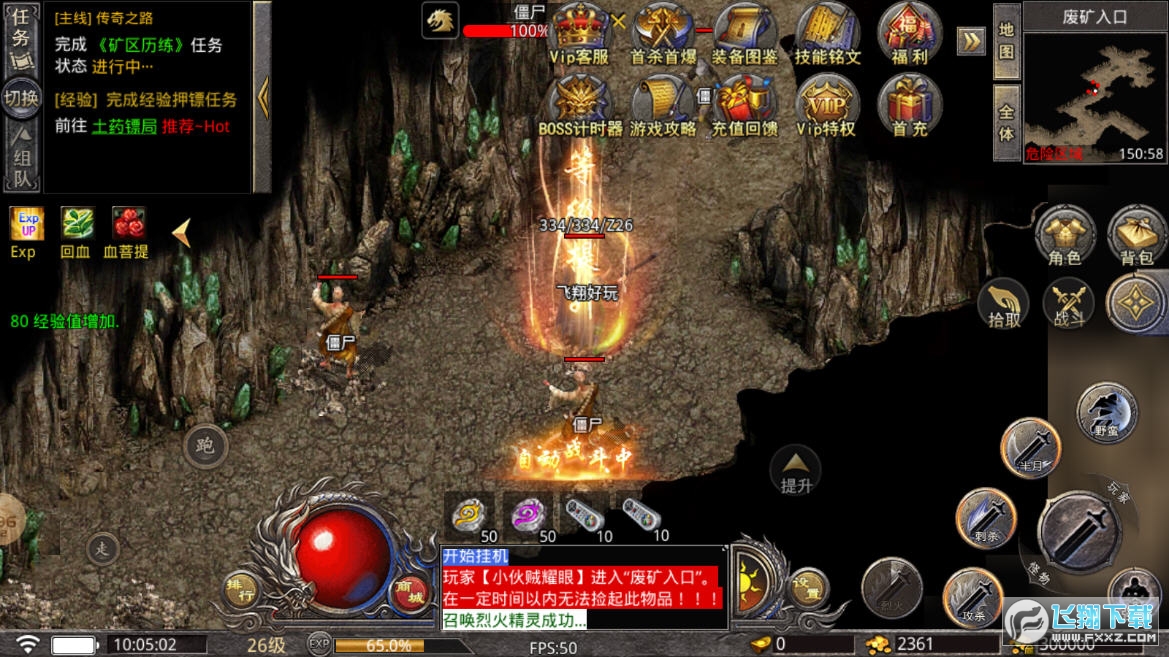Tap the 拾取 pickup button
This screenshot has height=657, width=1169.
point(1004,302)
